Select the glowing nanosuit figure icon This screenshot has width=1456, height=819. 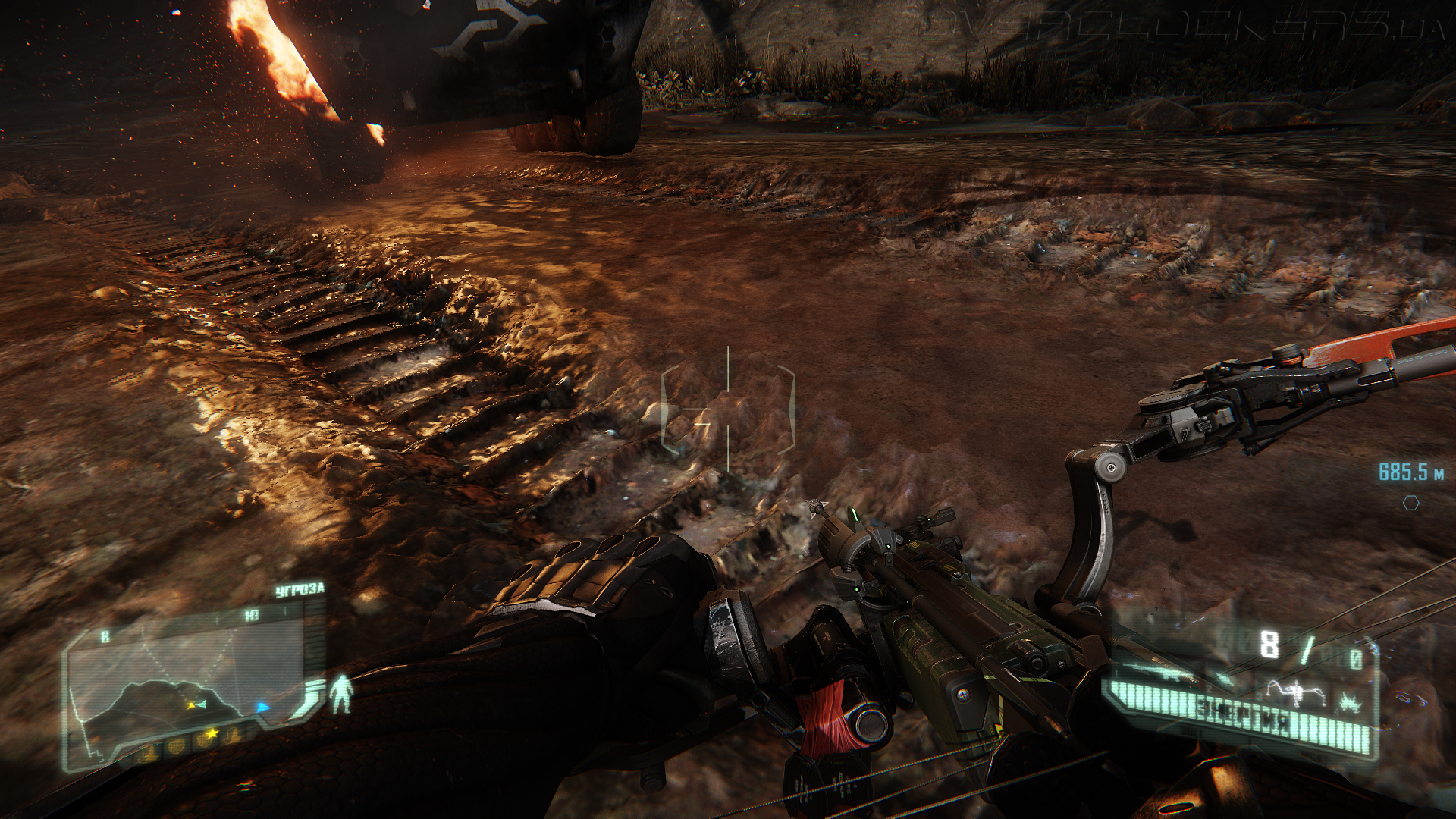342,694
